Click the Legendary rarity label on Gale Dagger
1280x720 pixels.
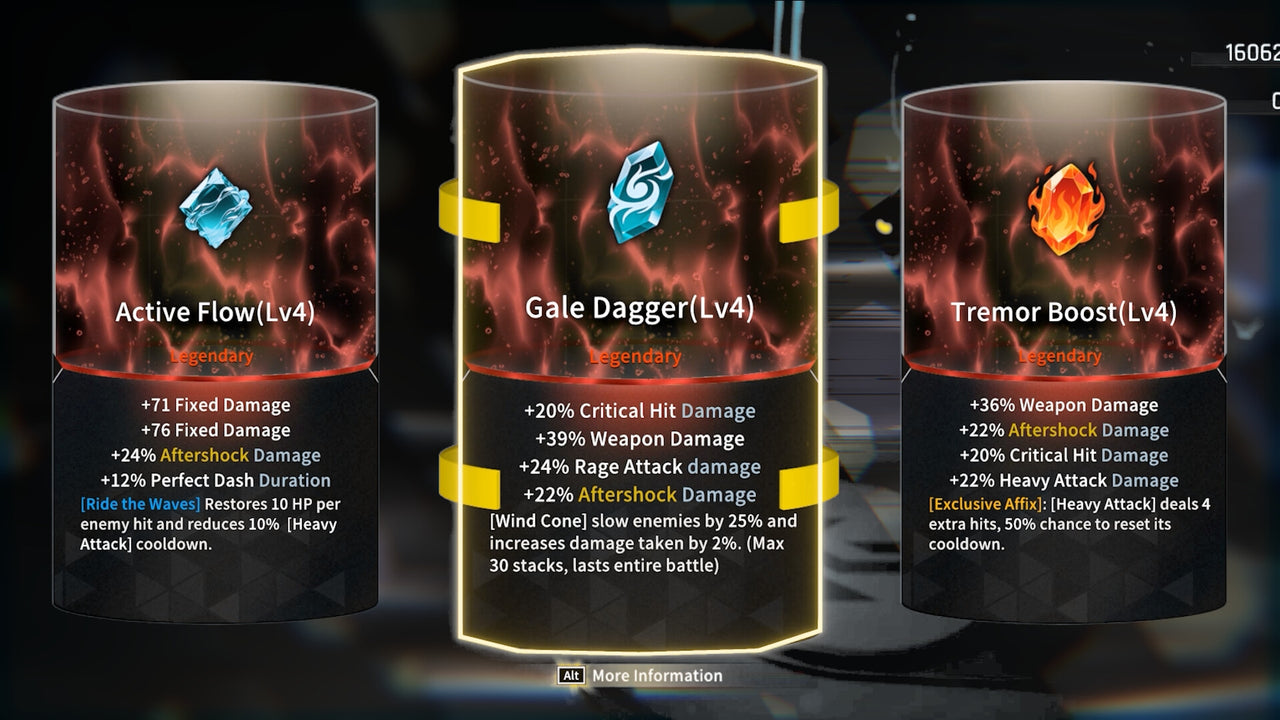pyautogui.click(x=636, y=357)
